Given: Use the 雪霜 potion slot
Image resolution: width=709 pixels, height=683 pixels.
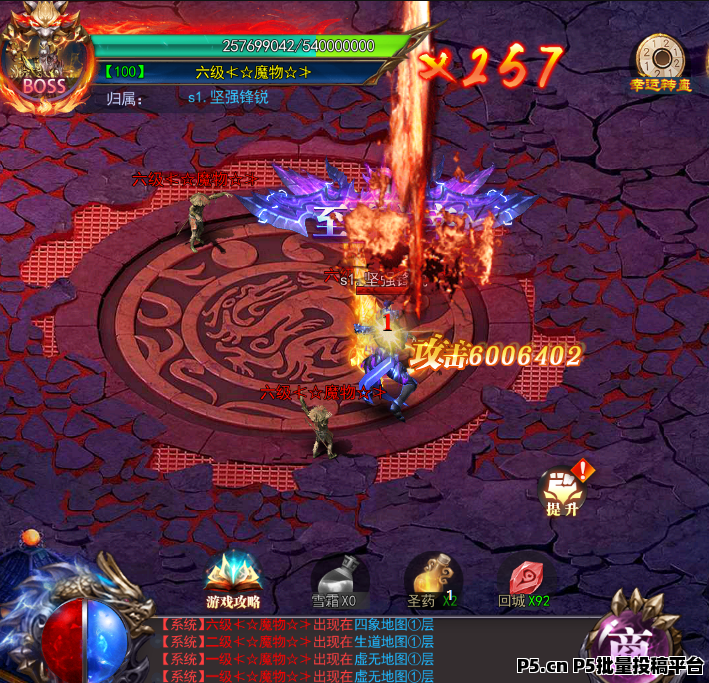Looking at the screenshot, I should (334, 578).
